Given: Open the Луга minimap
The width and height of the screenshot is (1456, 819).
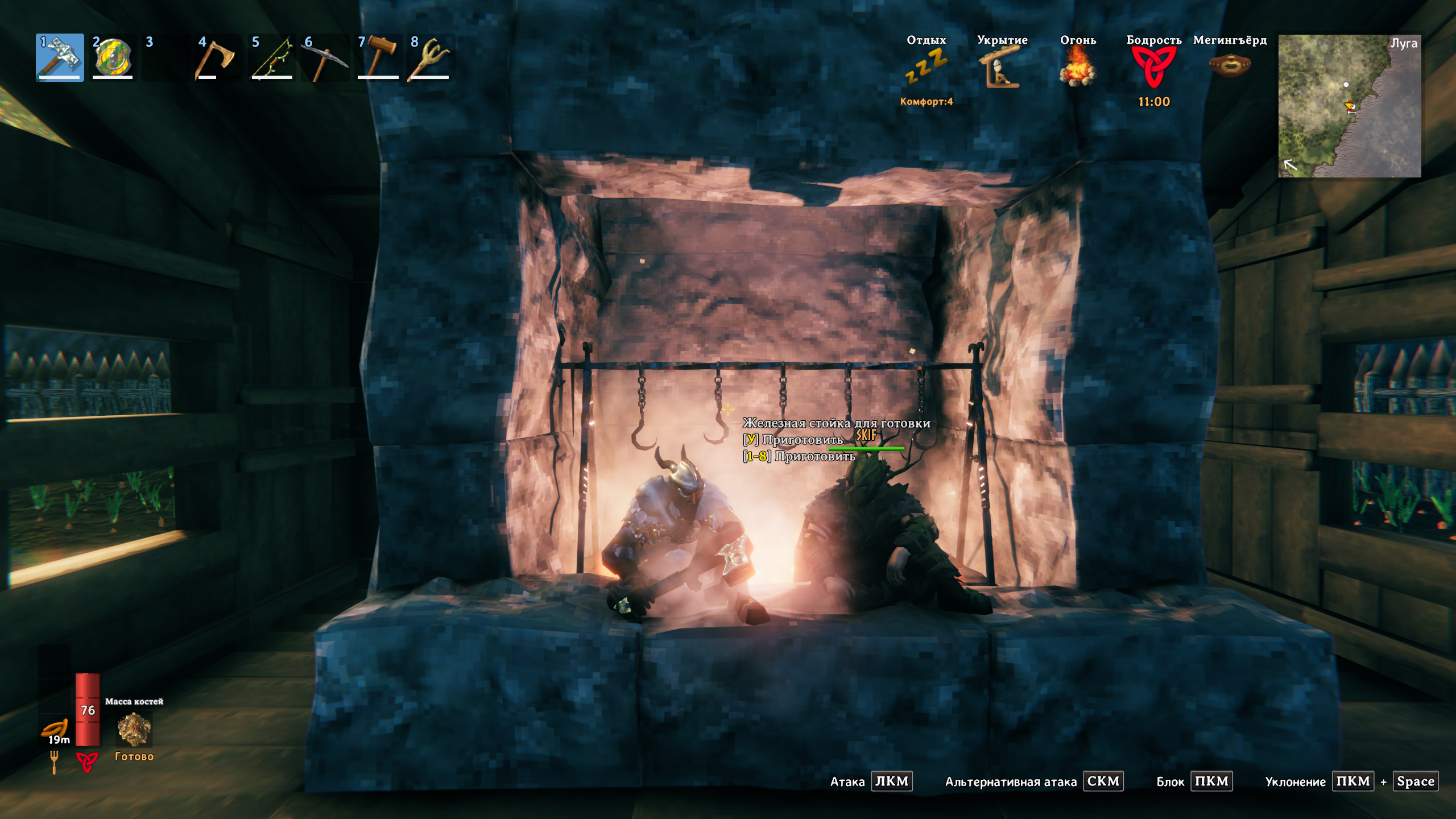Looking at the screenshot, I should pyautogui.click(x=1349, y=106).
